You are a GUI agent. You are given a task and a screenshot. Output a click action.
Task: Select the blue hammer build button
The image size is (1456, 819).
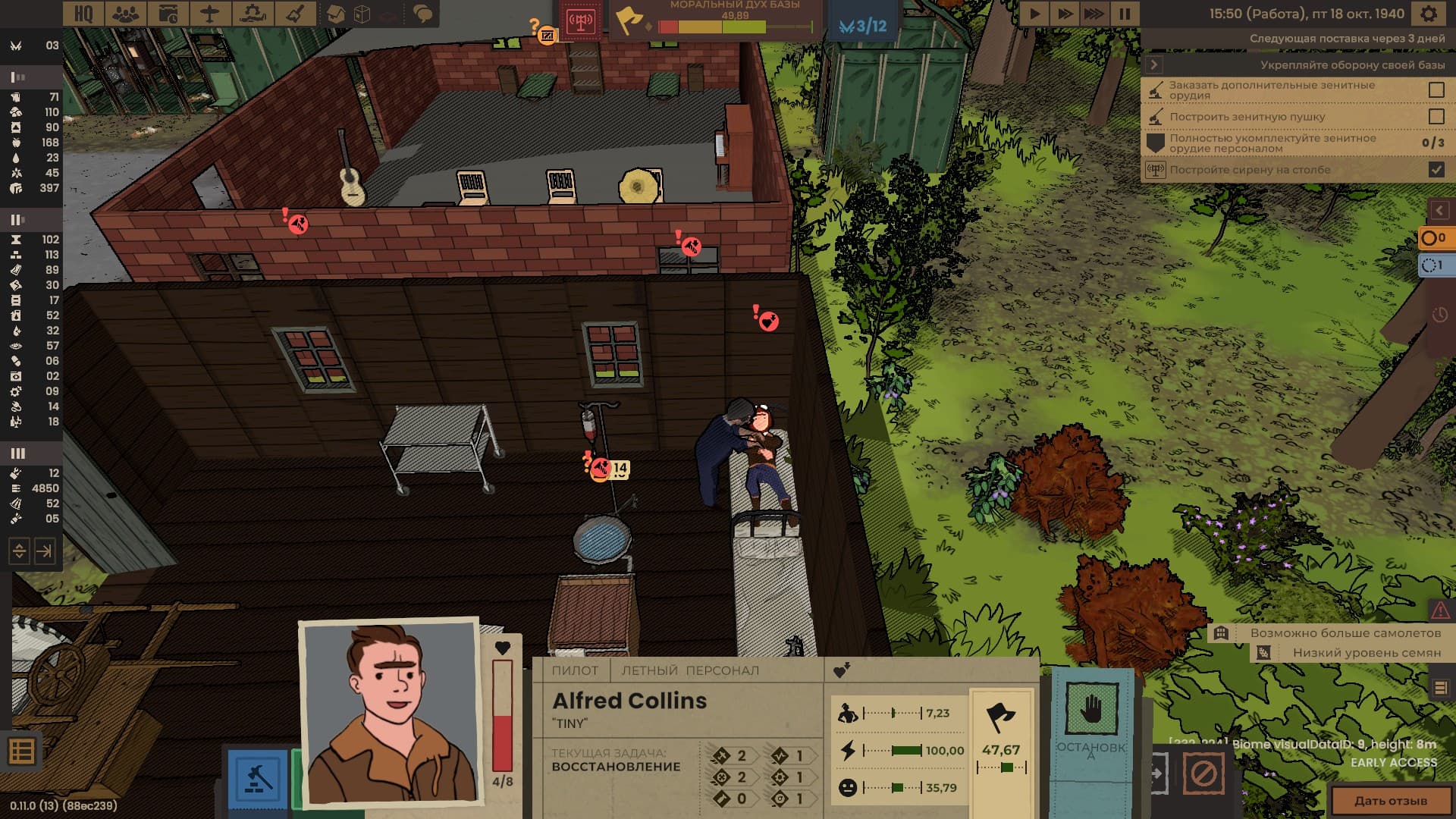258,779
